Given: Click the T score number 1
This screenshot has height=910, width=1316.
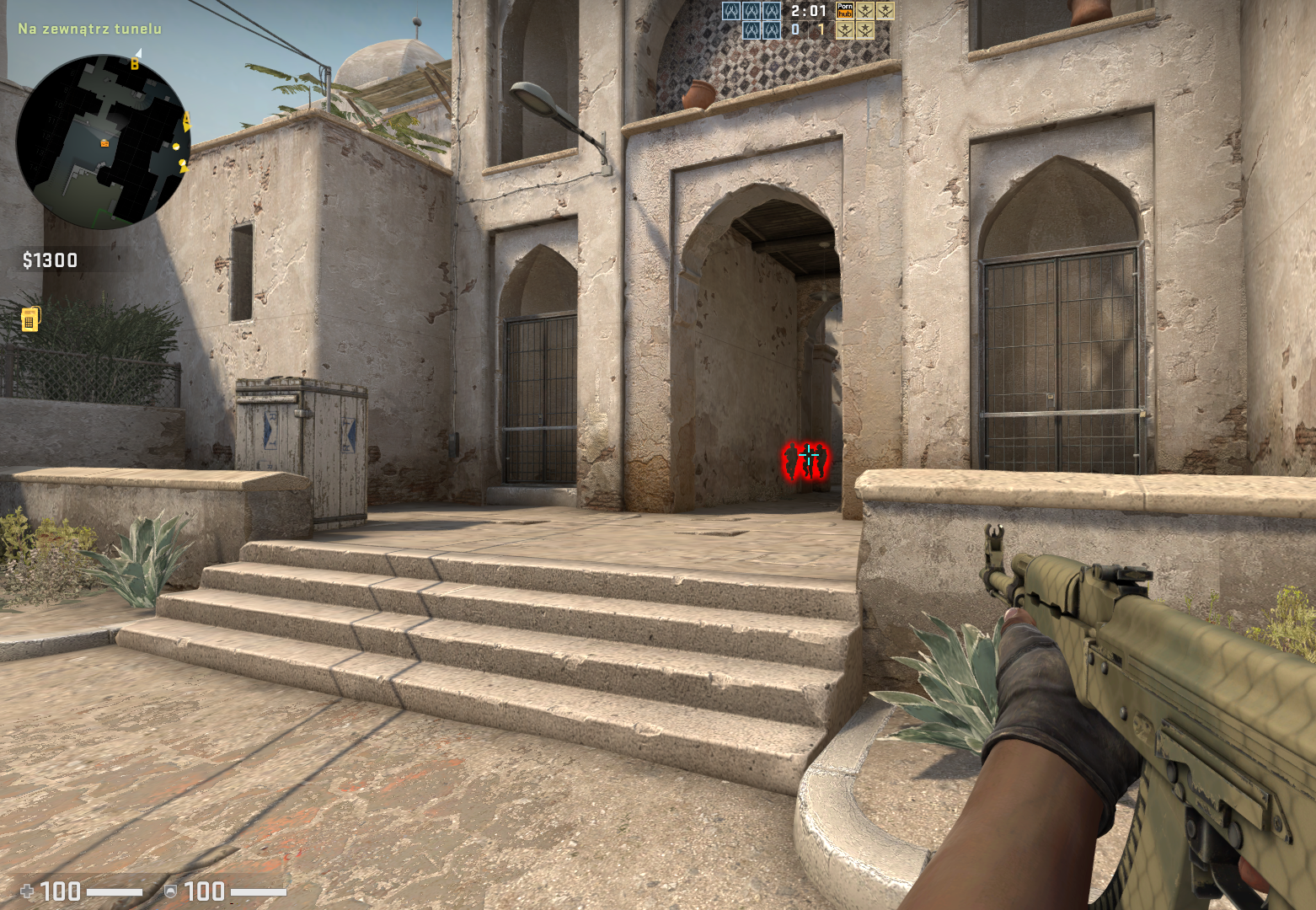Looking at the screenshot, I should 822,28.
